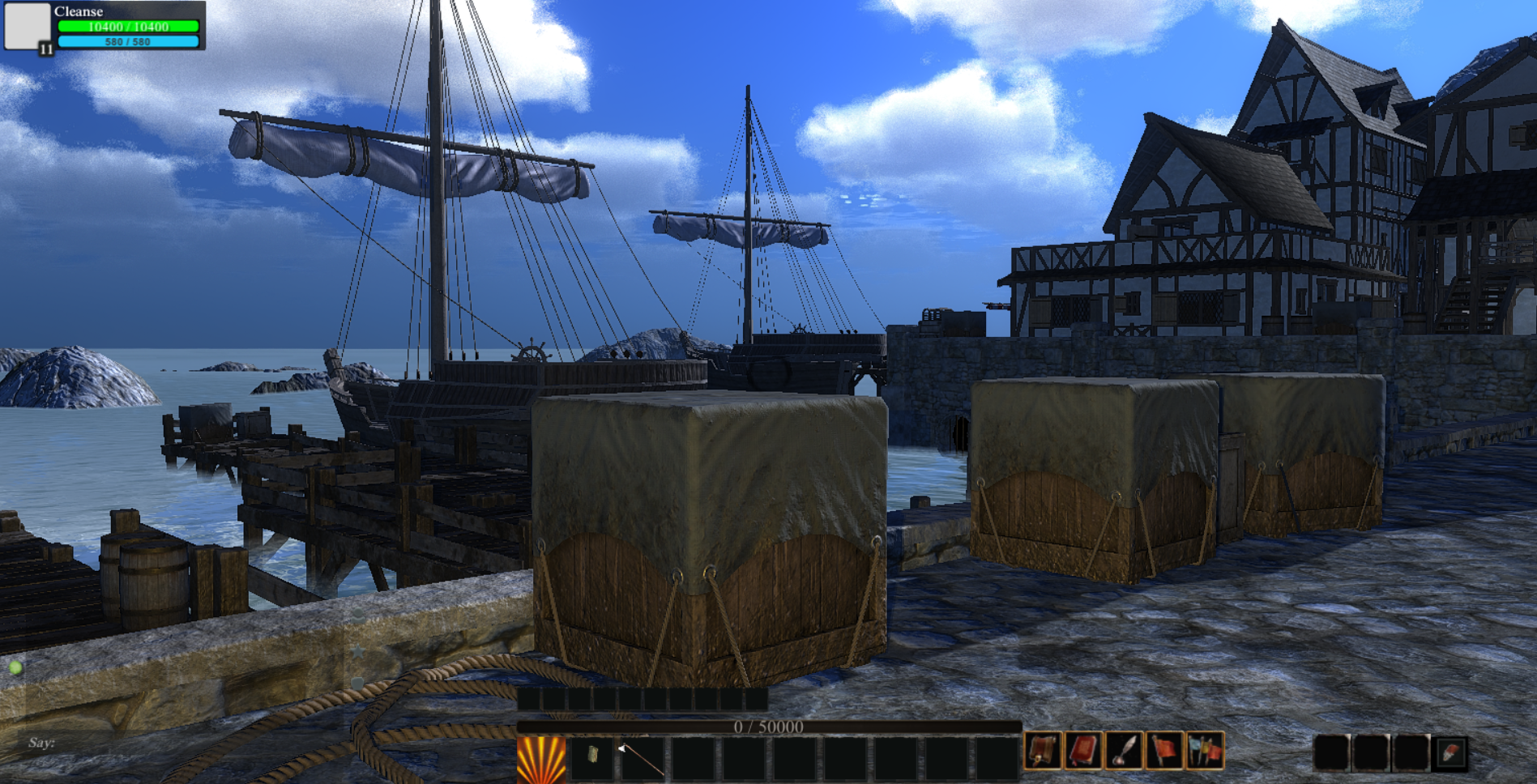Open the brown scroll menu icon
Viewport: 1537px width, 784px height.
click(x=1043, y=750)
